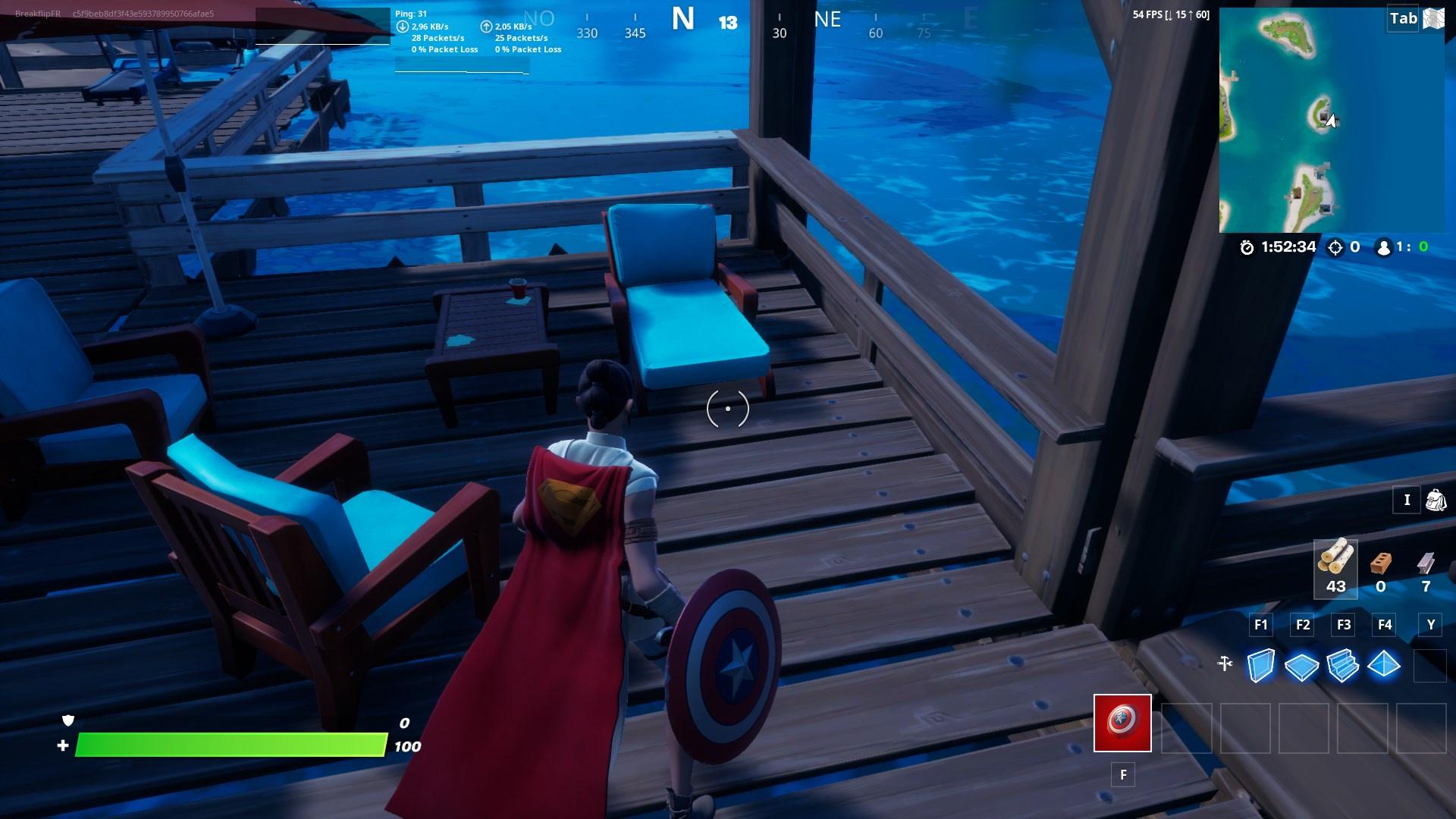Click the I inventory key prompt
1456x819 pixels.
[1407, 500]
